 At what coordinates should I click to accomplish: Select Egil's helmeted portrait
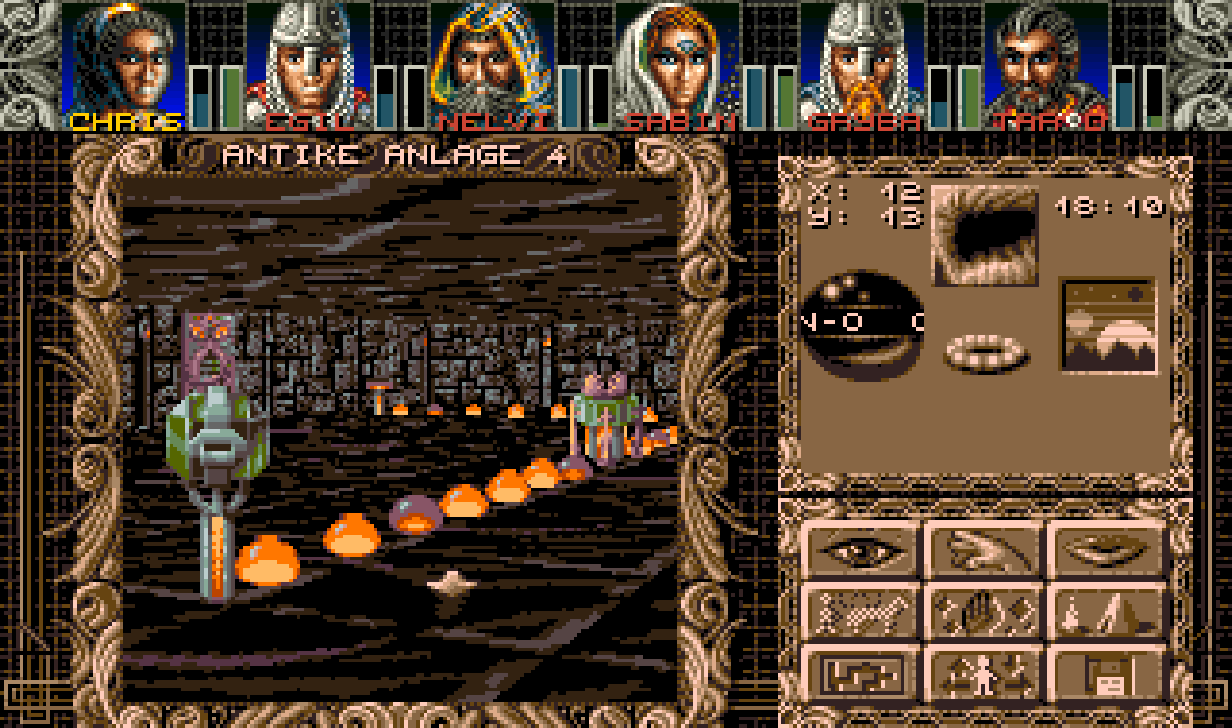tap(307, 58)
